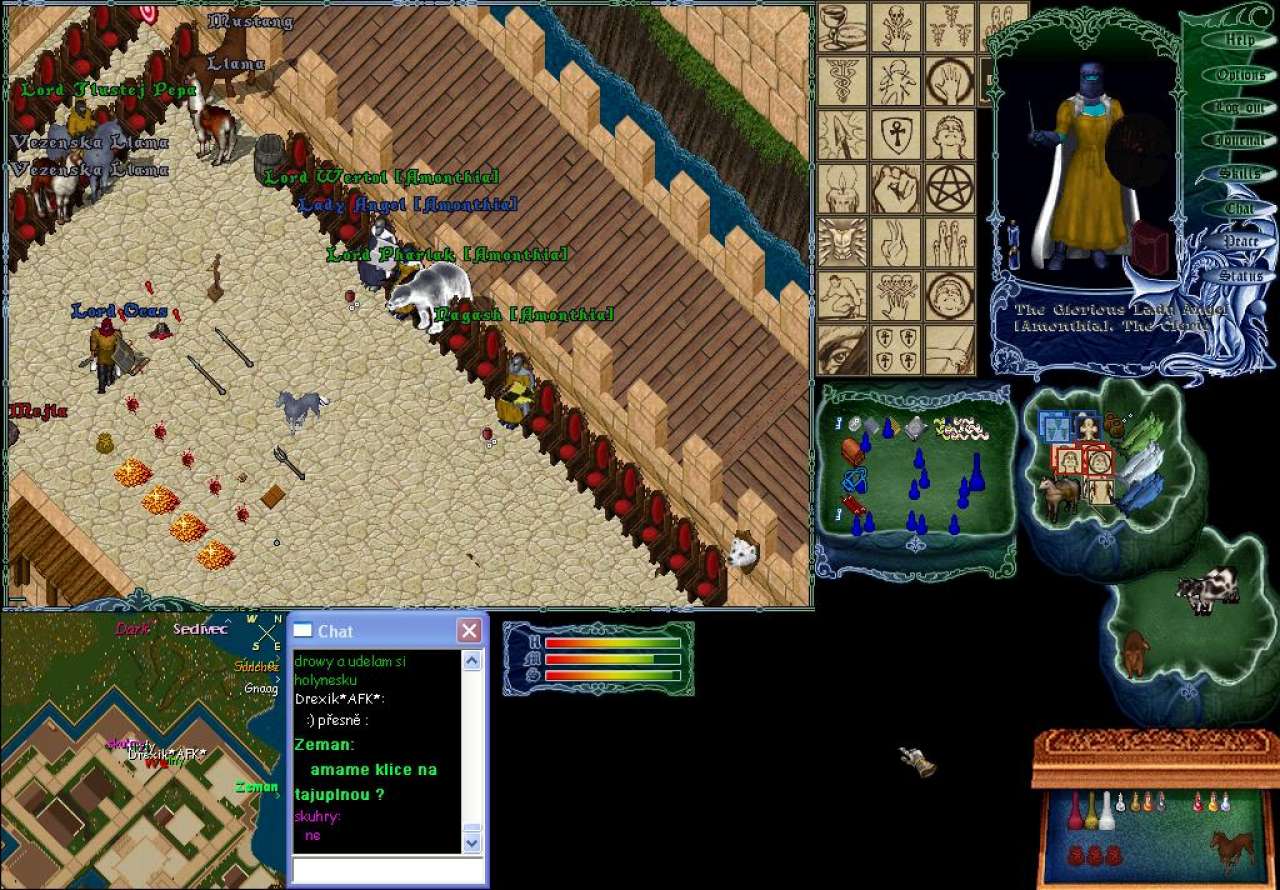The width and height of the screenshot is (1280, 890).
Task: Click the radar map overview
Action: pyautogui.click(x=140, y=750)
